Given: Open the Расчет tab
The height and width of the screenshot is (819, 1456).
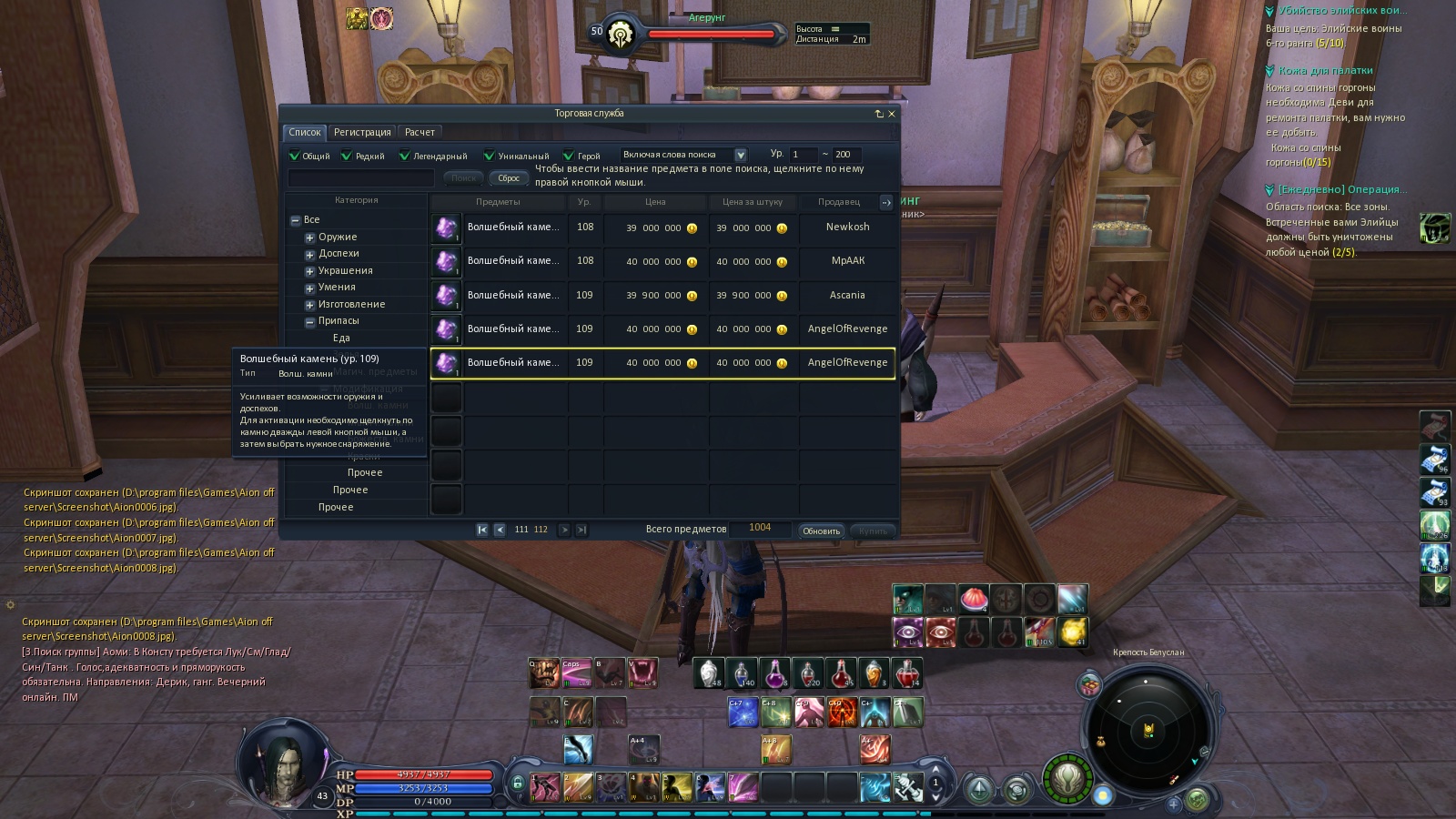Looking at the screenshot, I should click(x=420, y=133).
